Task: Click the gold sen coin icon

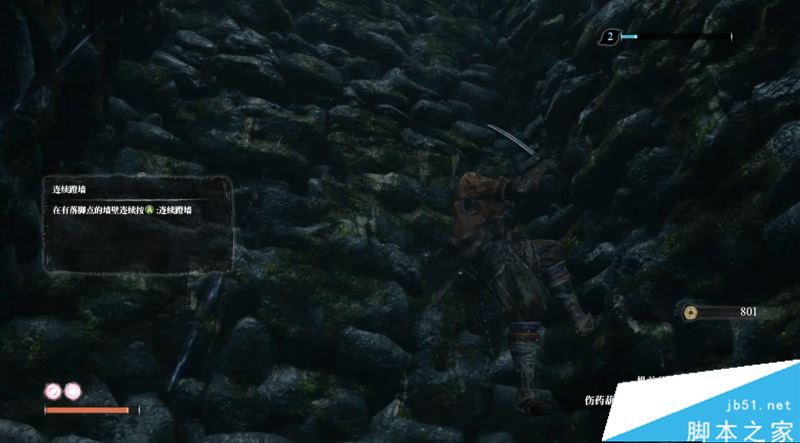Action: [x=689, y=312]
